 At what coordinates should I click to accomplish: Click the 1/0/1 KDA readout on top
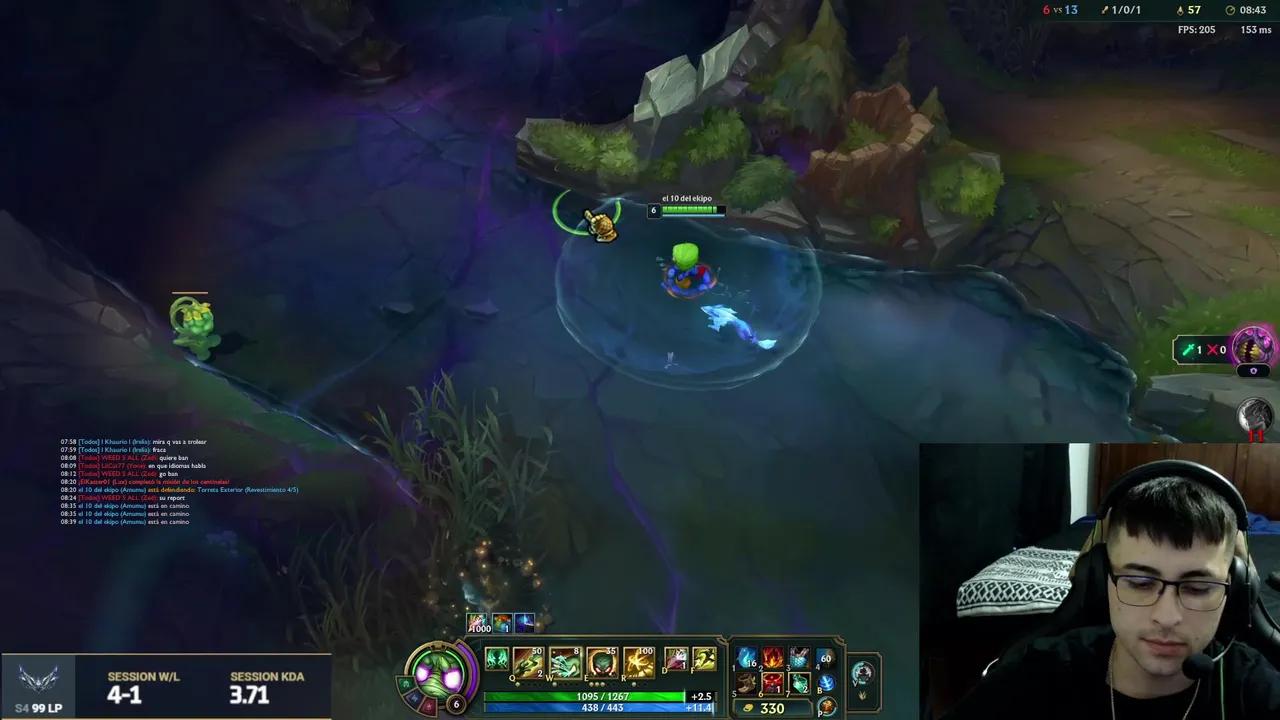click(x=1125, y=10)
